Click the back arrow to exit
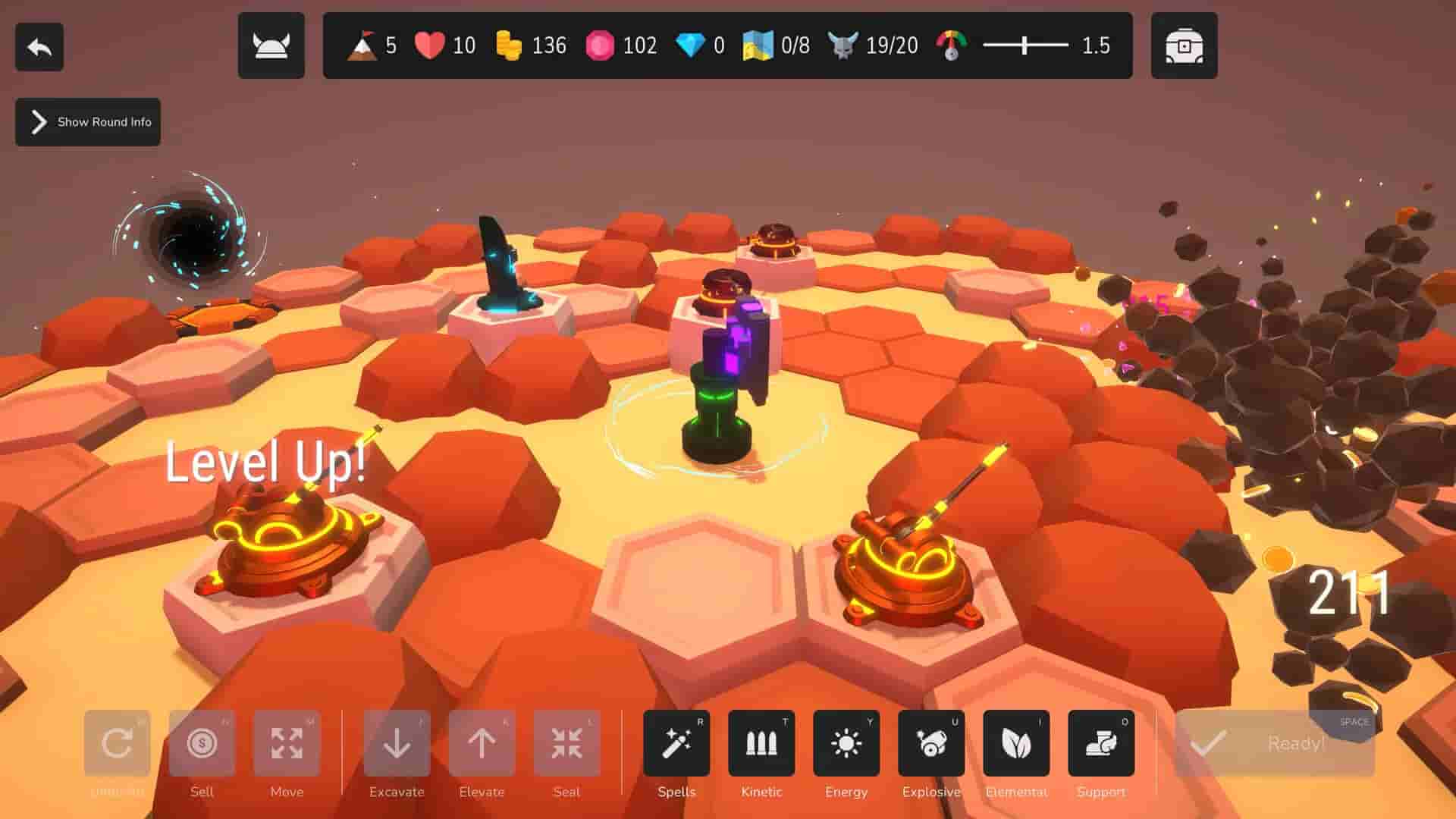Image resolution: width=1456 pixels, height=819 pixels. coord(39,46)
